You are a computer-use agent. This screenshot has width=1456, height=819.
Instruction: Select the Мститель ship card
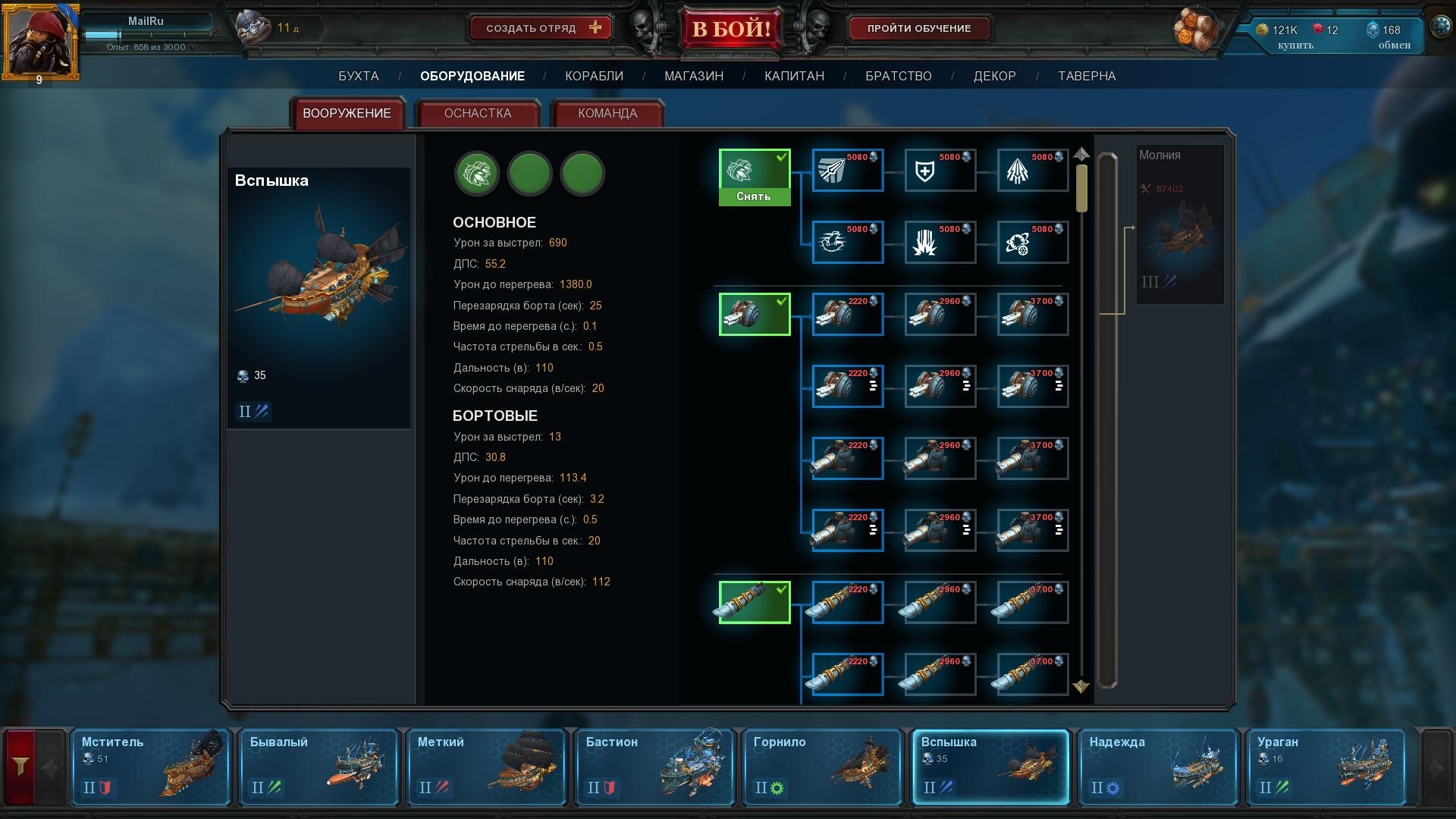[x=151, y=767]
